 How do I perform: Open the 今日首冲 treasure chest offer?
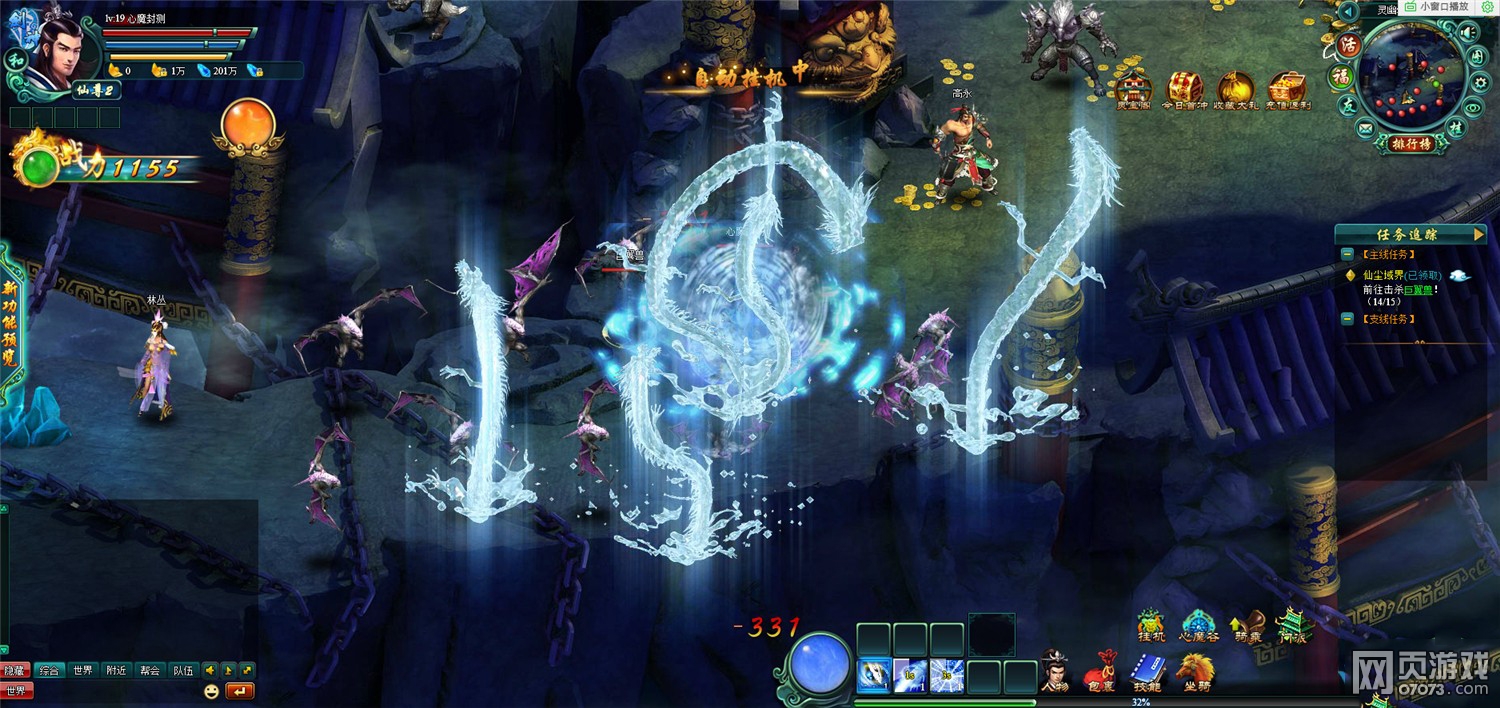click(x=1185, y=90)
